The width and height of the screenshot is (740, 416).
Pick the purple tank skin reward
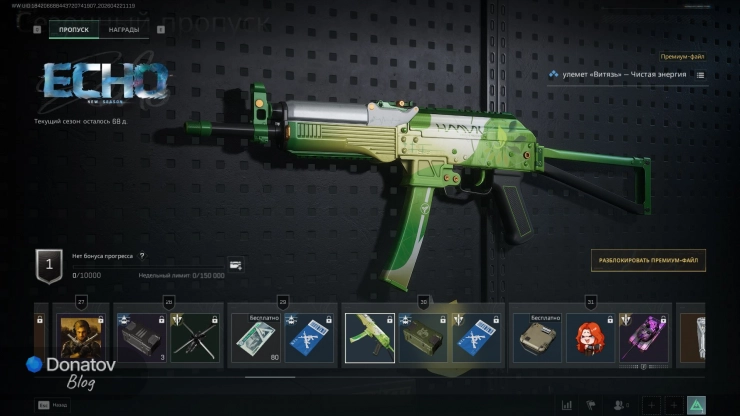click(x=642, y=338)
